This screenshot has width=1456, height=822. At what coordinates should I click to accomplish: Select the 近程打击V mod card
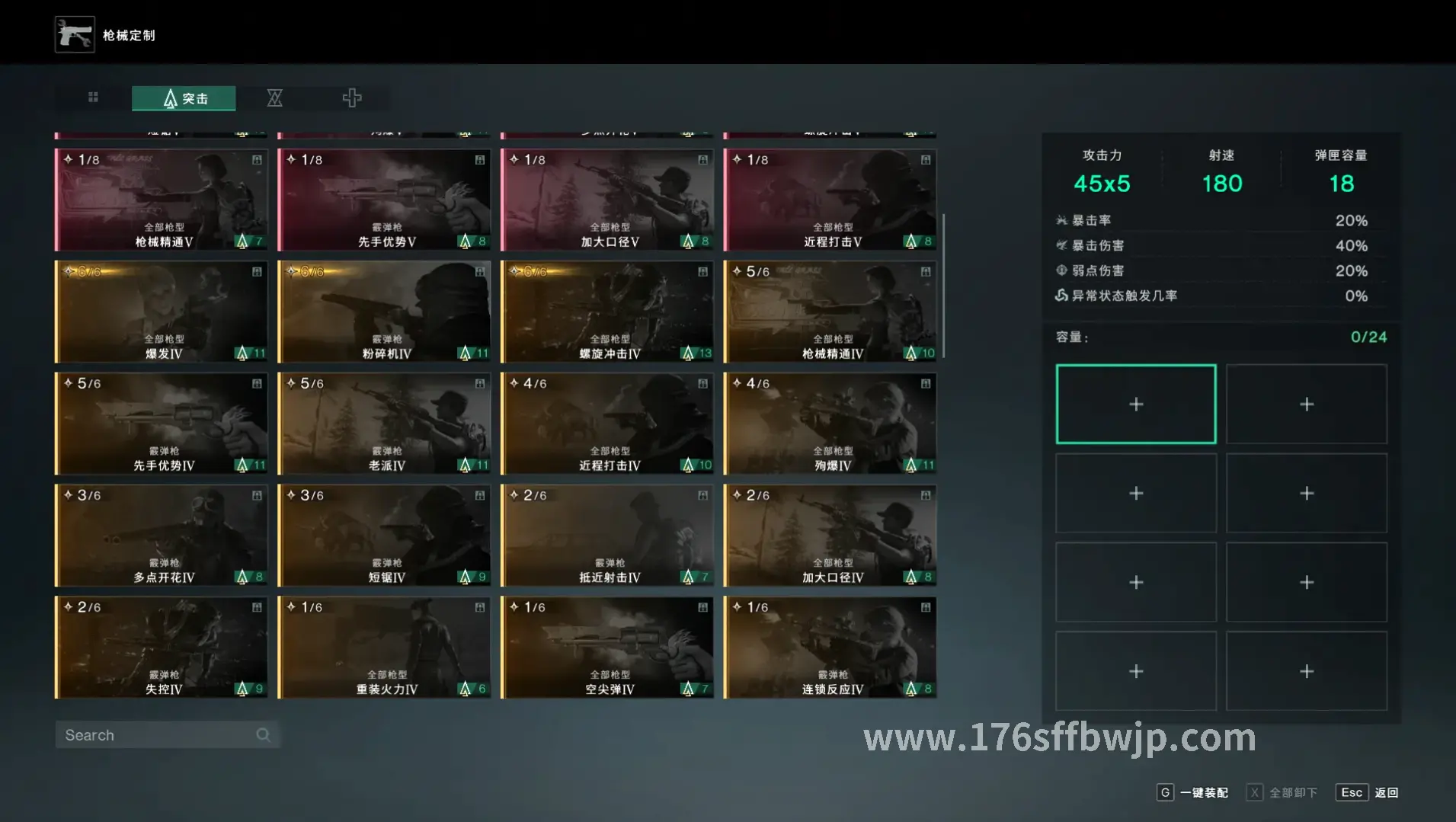830,200
